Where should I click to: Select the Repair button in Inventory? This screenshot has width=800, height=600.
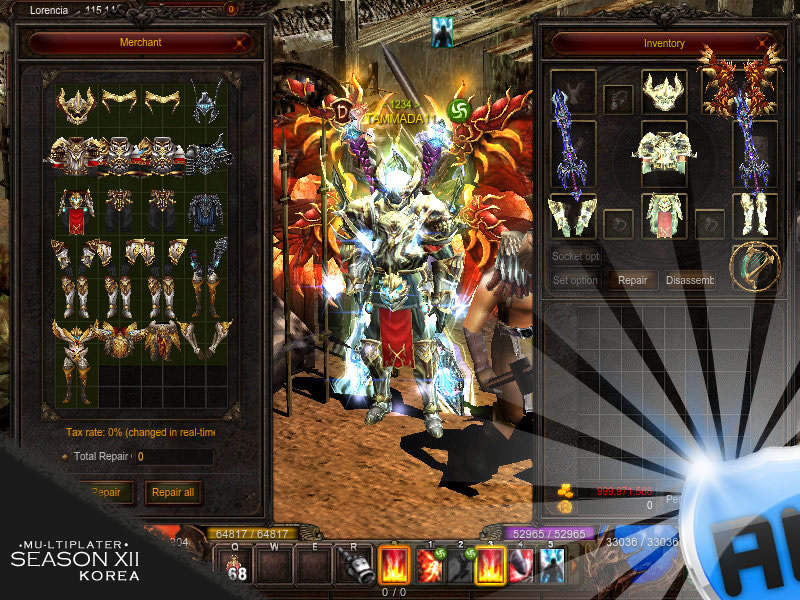pyautogui.click(x=632, y=281)
